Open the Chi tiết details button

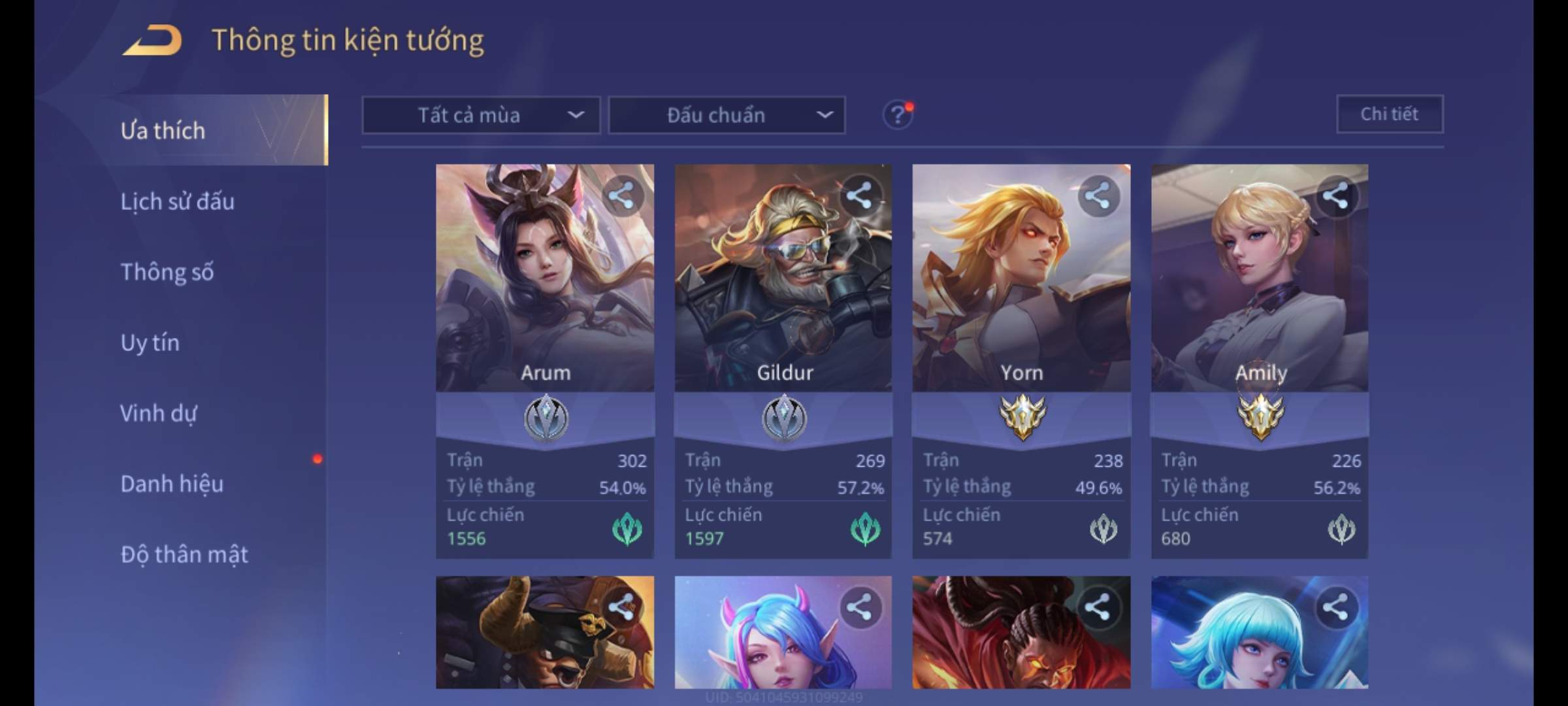1389,114
